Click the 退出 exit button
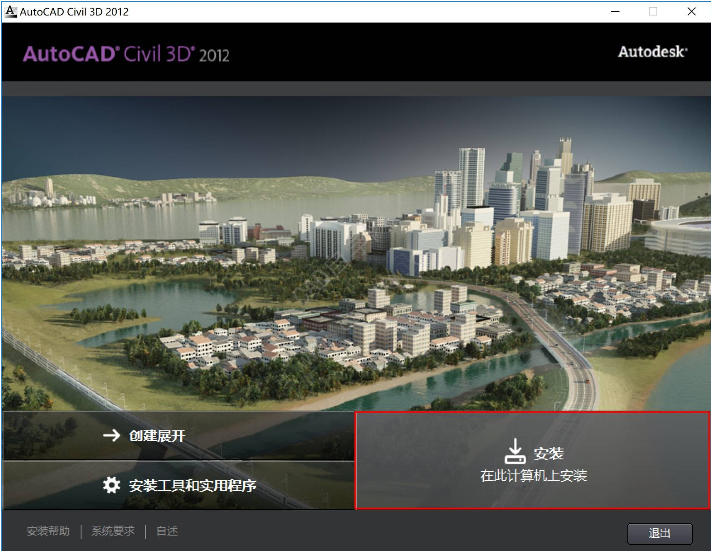711x551 pixels. (659, 533)
